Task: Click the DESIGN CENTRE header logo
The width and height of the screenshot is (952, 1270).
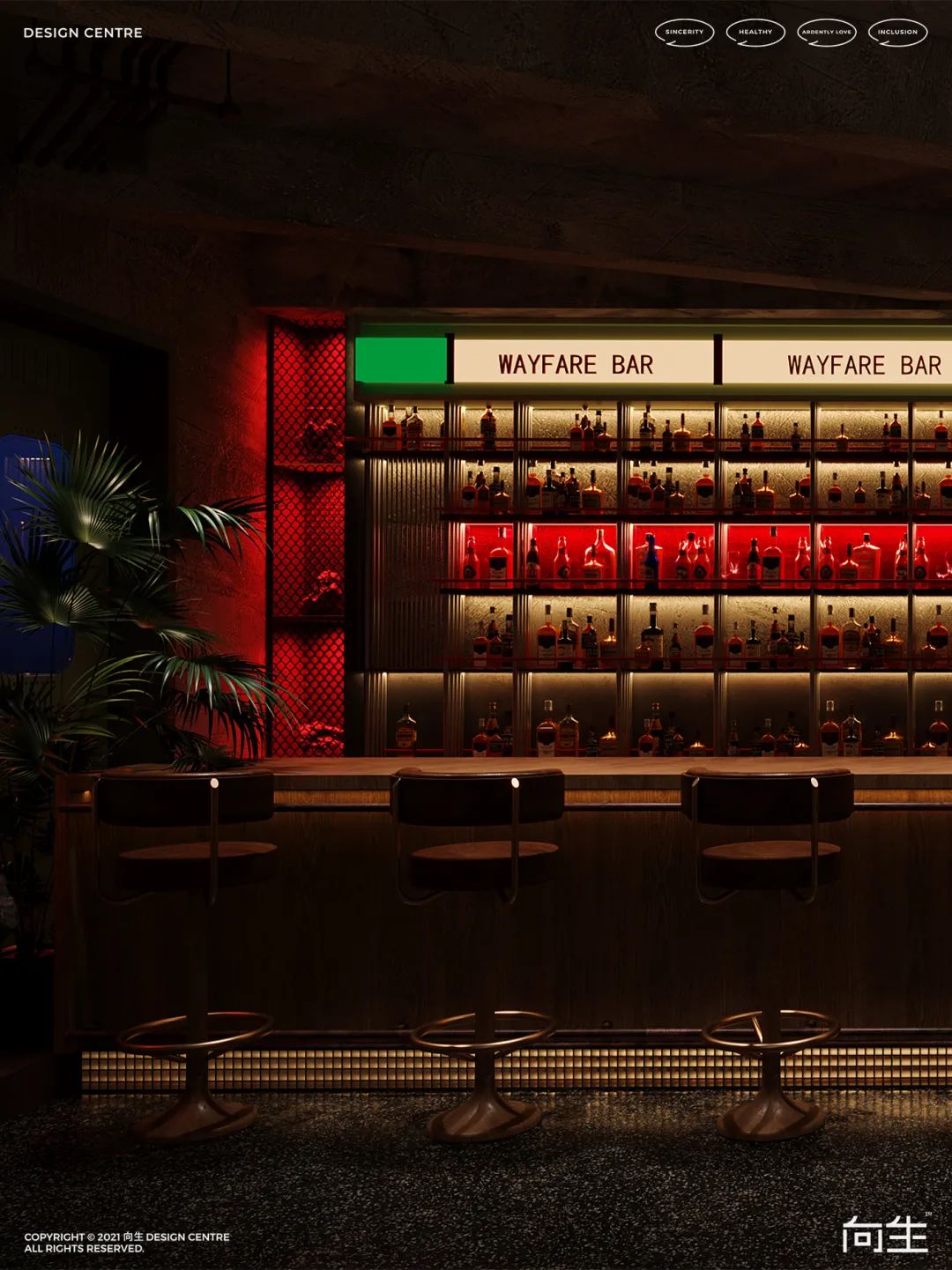Action: tap(83, 33)
